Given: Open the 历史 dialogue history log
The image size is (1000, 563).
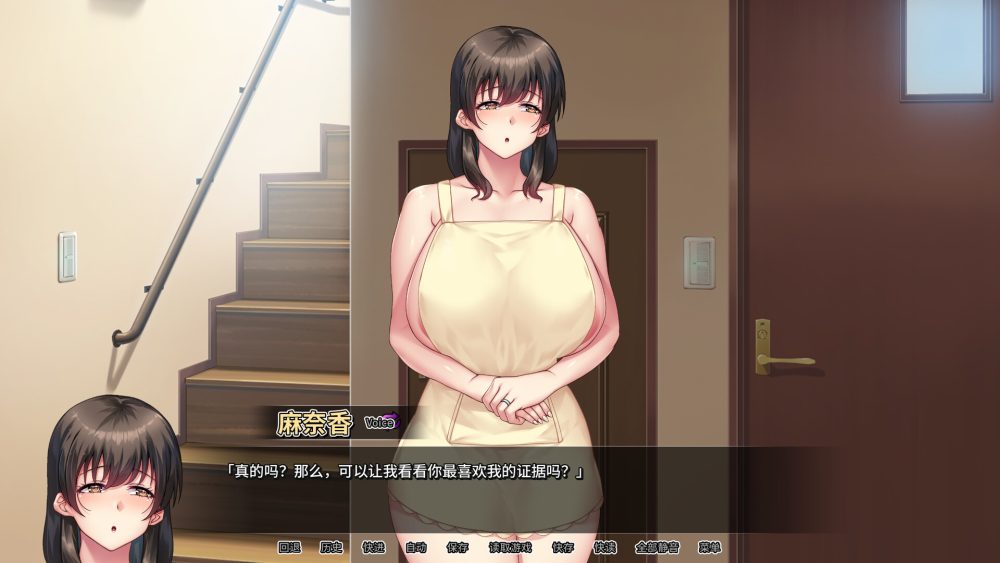Looking at the screenshot, I should click(331, 548).
